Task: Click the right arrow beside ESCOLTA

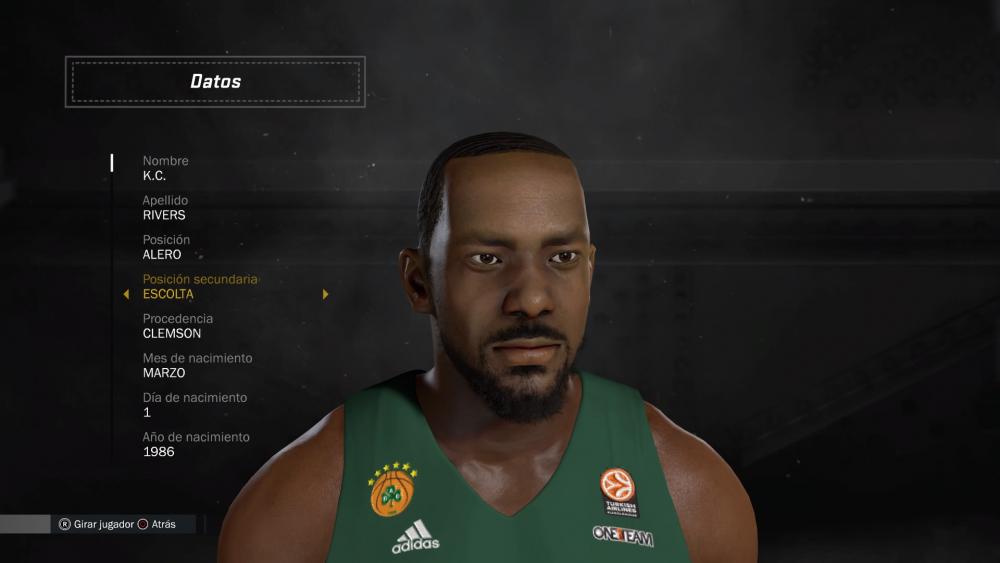Action: pos(325,294)
